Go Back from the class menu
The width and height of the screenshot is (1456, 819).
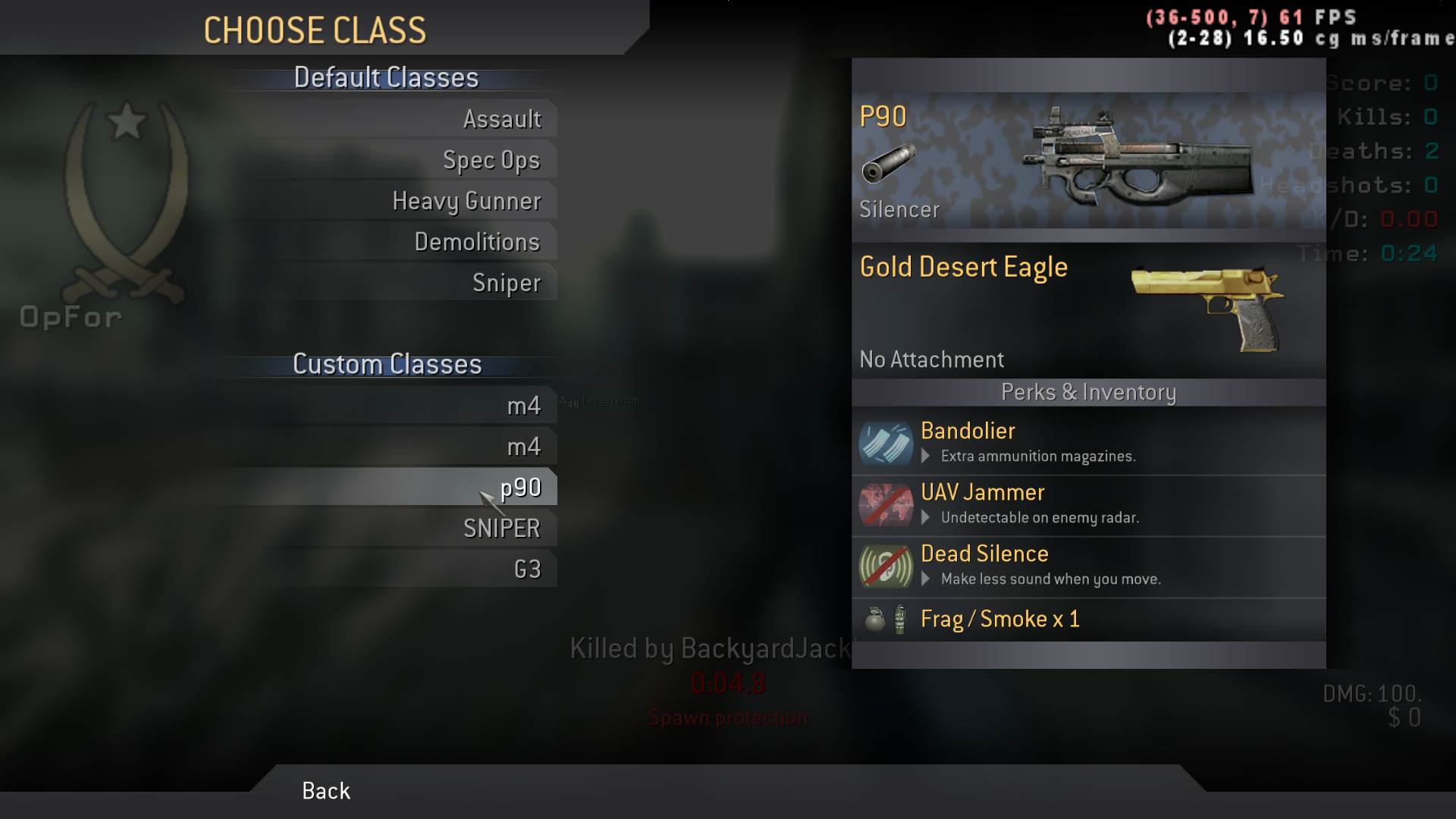click(326, 791)
